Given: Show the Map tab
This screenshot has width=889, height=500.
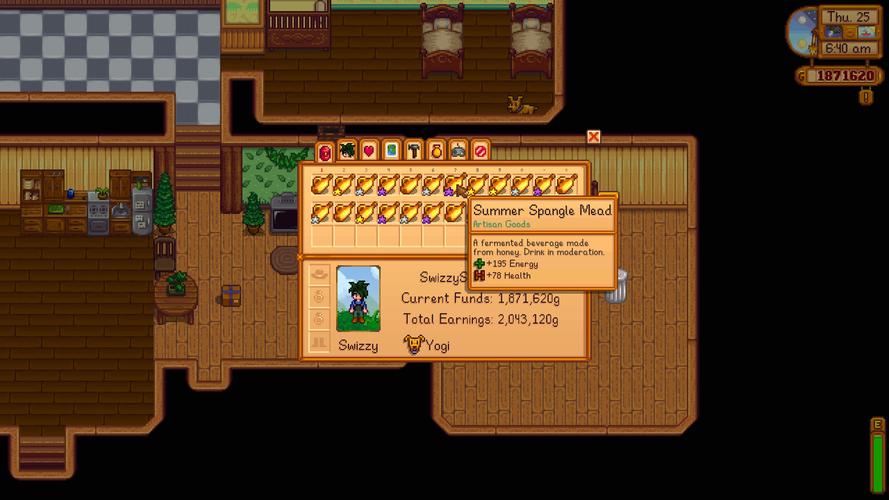Looking at the screenshot, I should (x=391, y=151).
